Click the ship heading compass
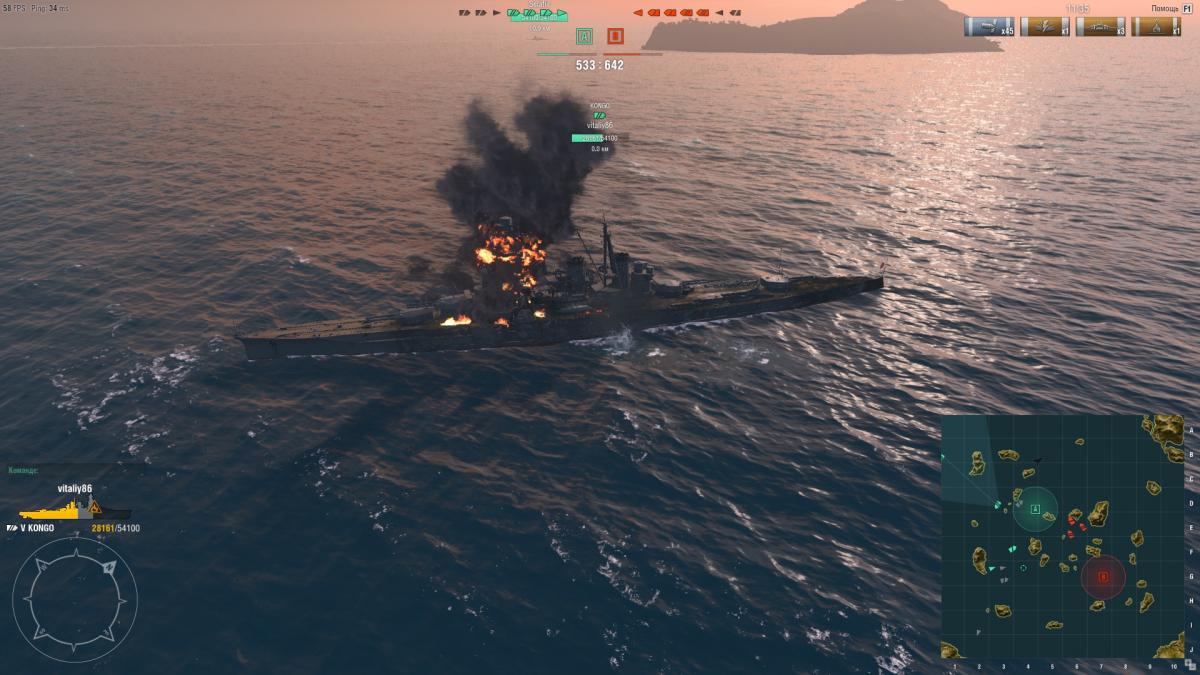1200x675 pixels. pos(75,599)
